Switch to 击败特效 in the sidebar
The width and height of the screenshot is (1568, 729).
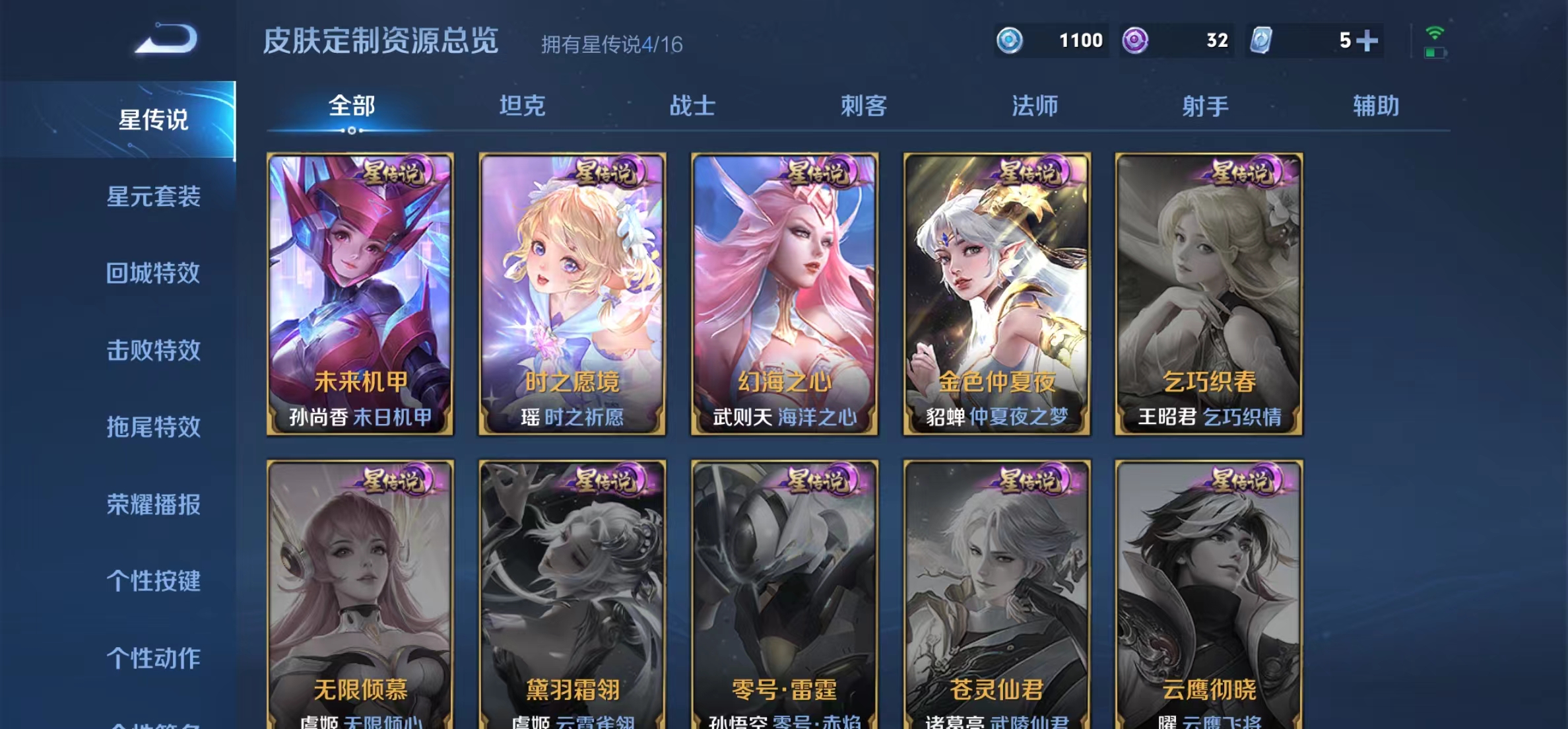click(x=154, y=351)
